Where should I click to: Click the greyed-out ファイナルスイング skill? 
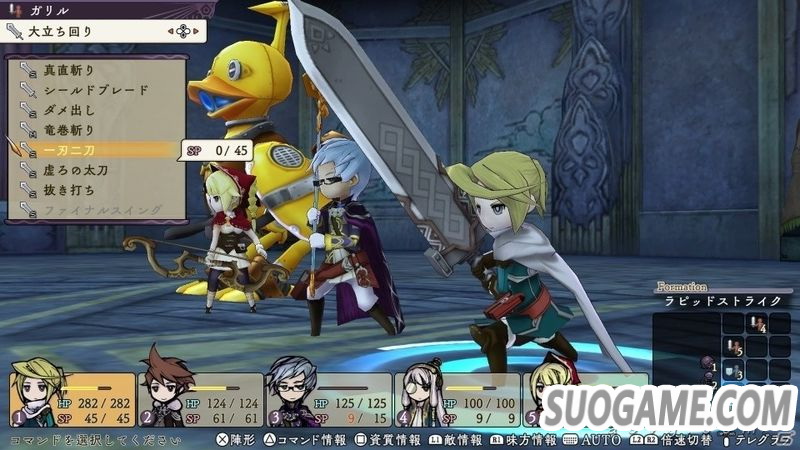pos(96,210)
